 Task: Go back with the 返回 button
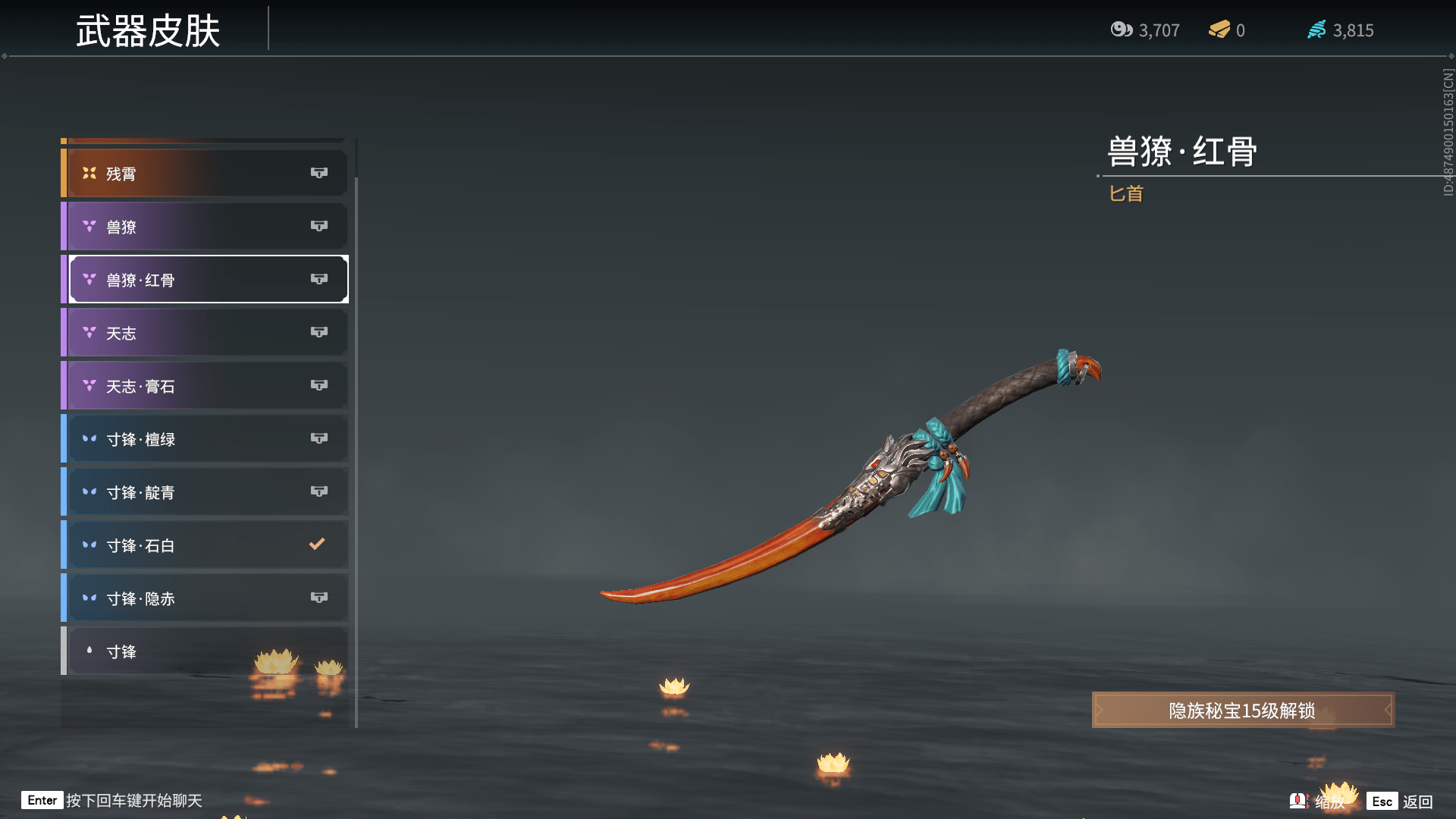1401,802
